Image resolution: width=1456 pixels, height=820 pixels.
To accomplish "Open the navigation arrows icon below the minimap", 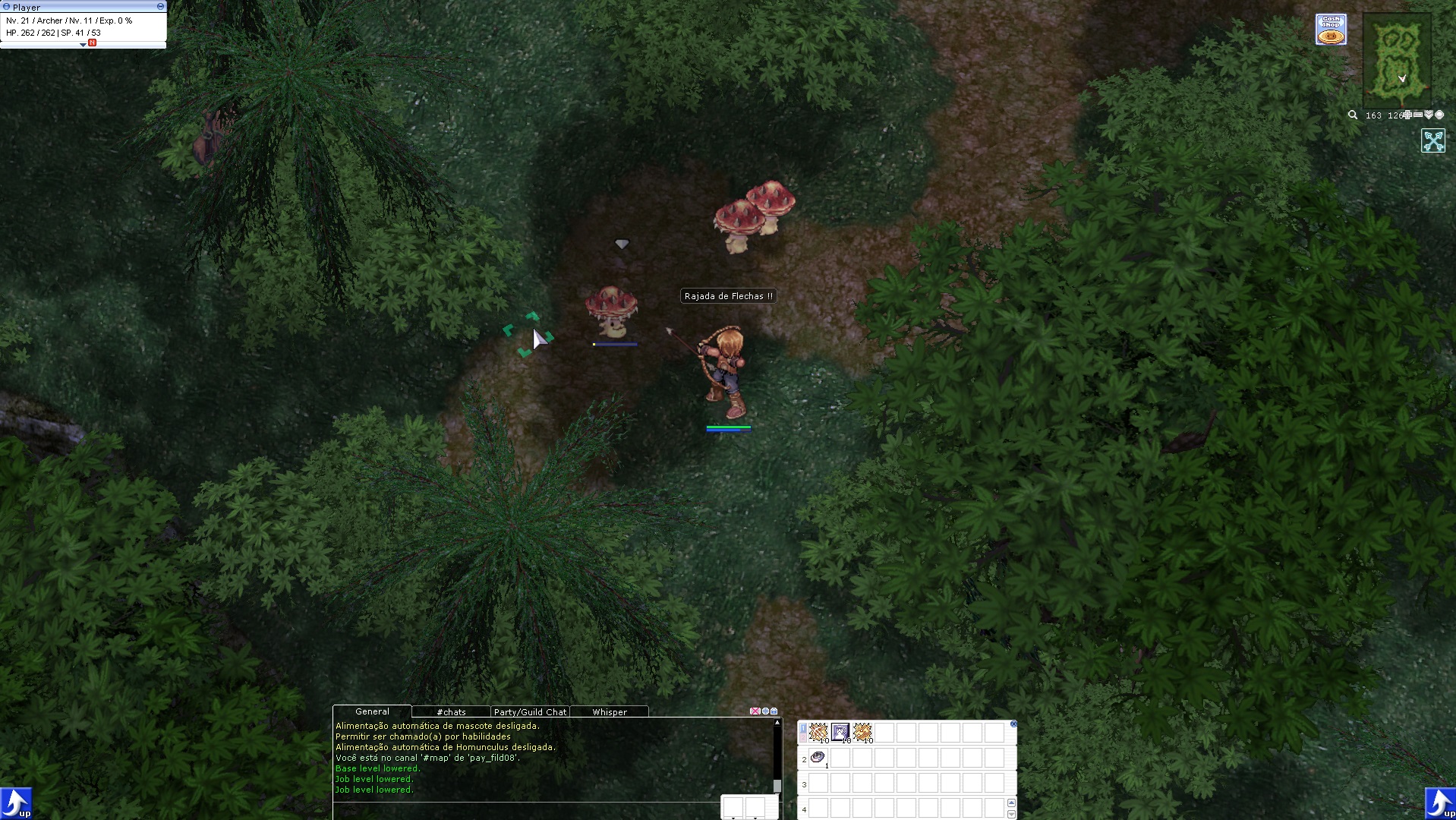I will pos(1435,140).
